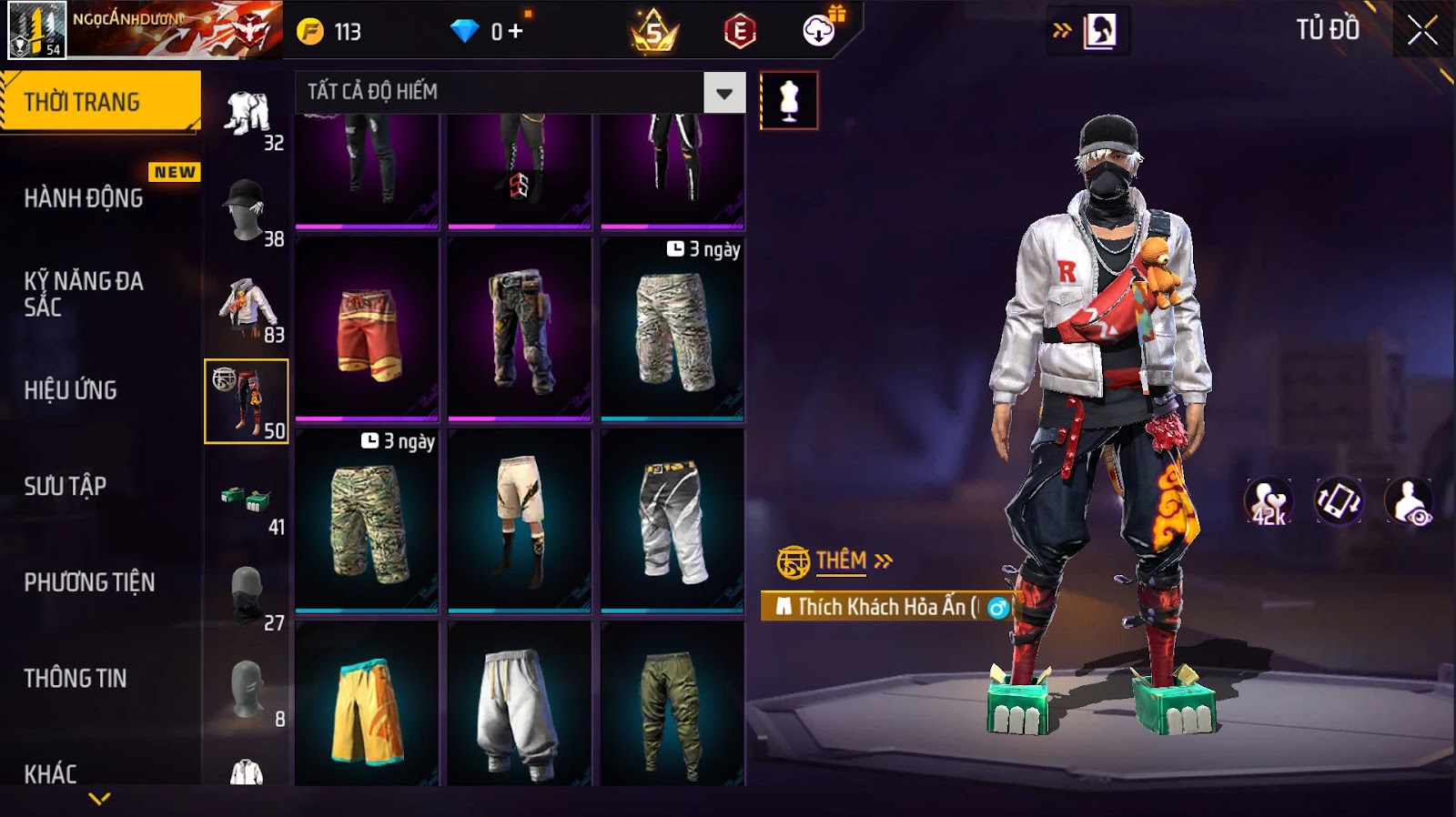Select the face mask category with 27 items
This screenshot has height=817, width=1456.
(x=248, y=595)
